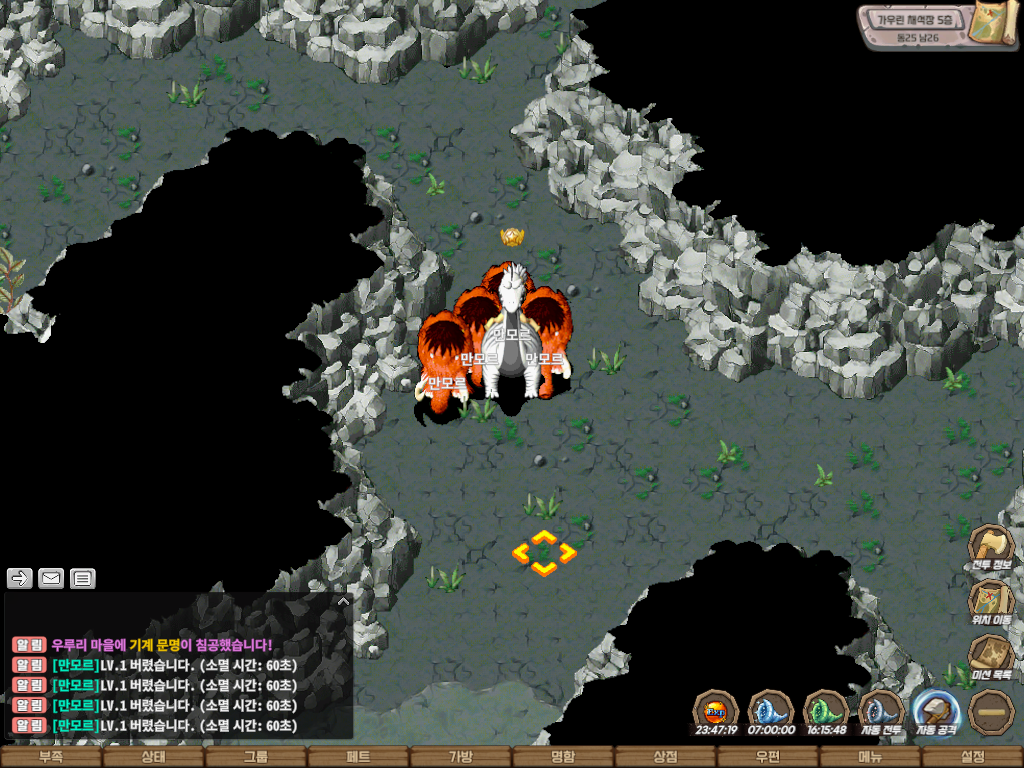1024x768 pixels.
Task: Open the 우편 (mail) menu
Action: [x=767, y=757]
